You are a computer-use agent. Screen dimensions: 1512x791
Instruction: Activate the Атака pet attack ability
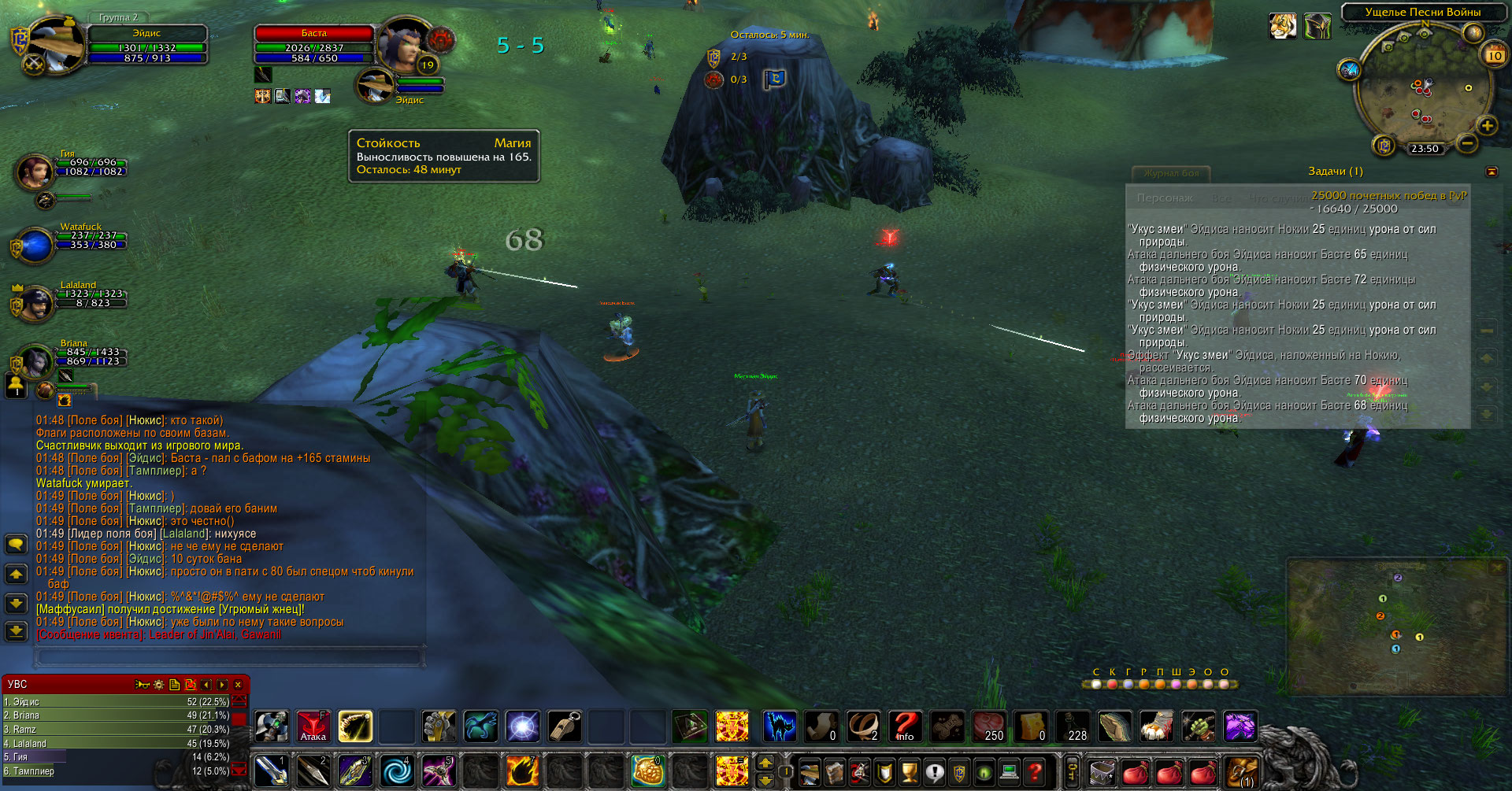pos(313,726)
